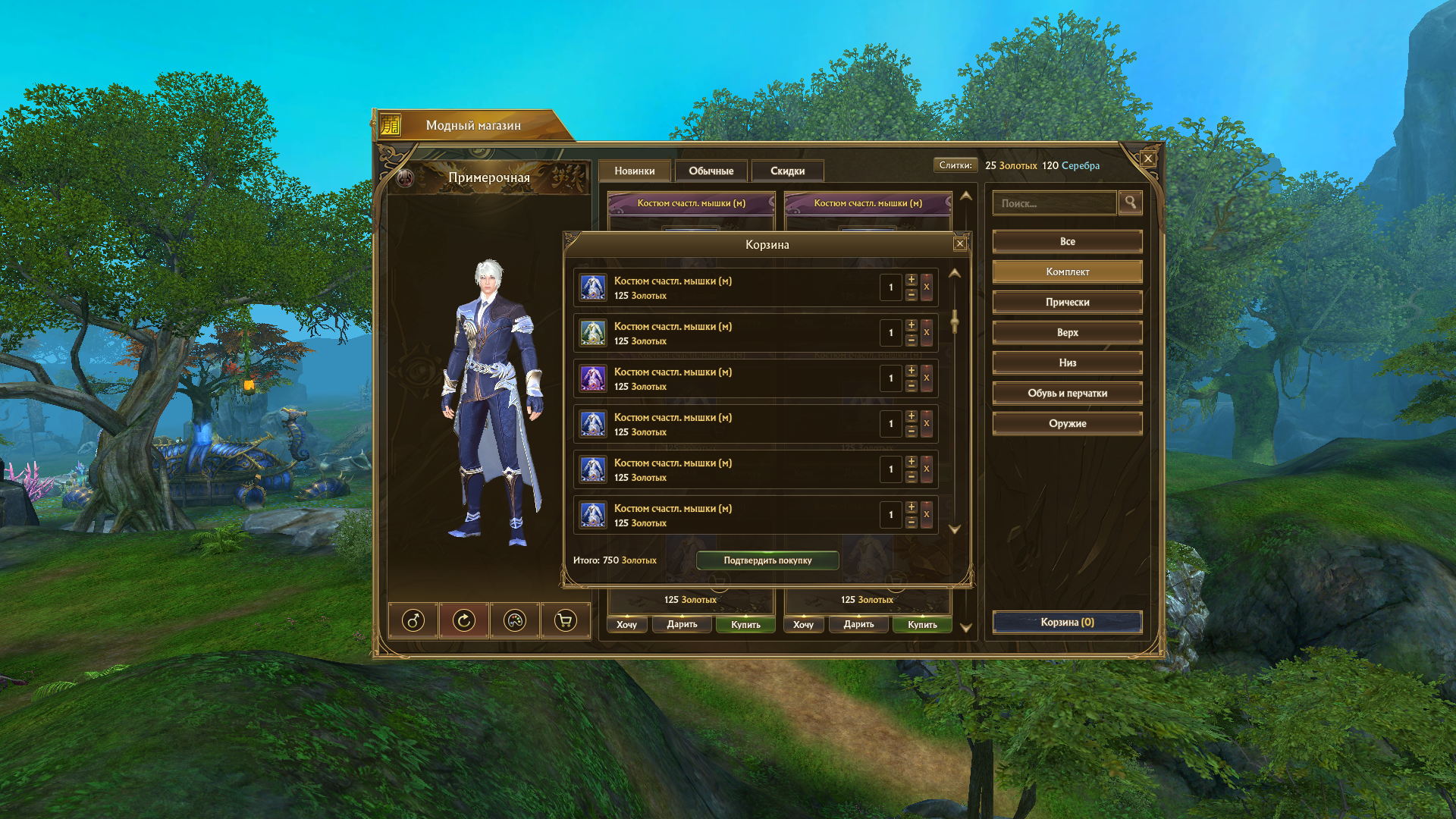Click the shopping cart icon under the fitting room

[565, 621]
